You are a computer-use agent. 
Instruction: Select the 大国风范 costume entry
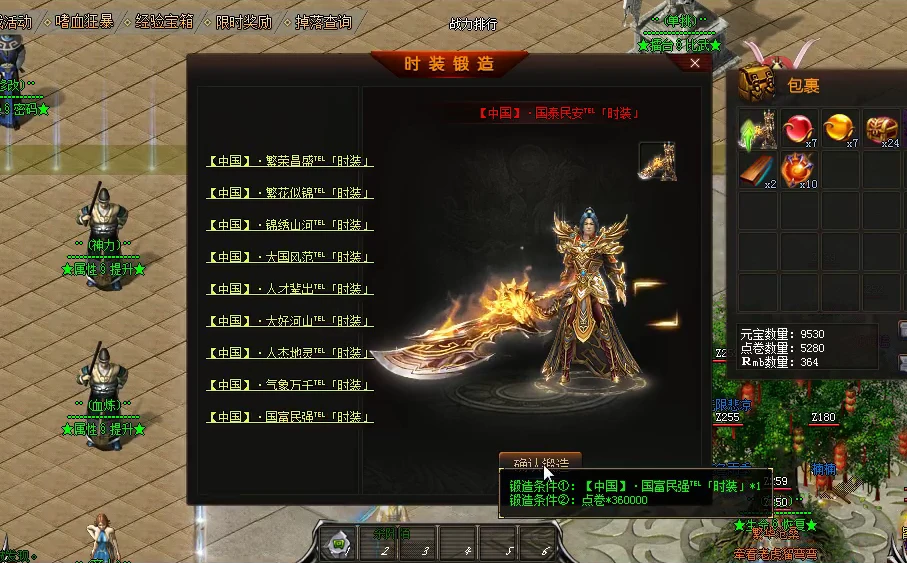pos(290,257)
